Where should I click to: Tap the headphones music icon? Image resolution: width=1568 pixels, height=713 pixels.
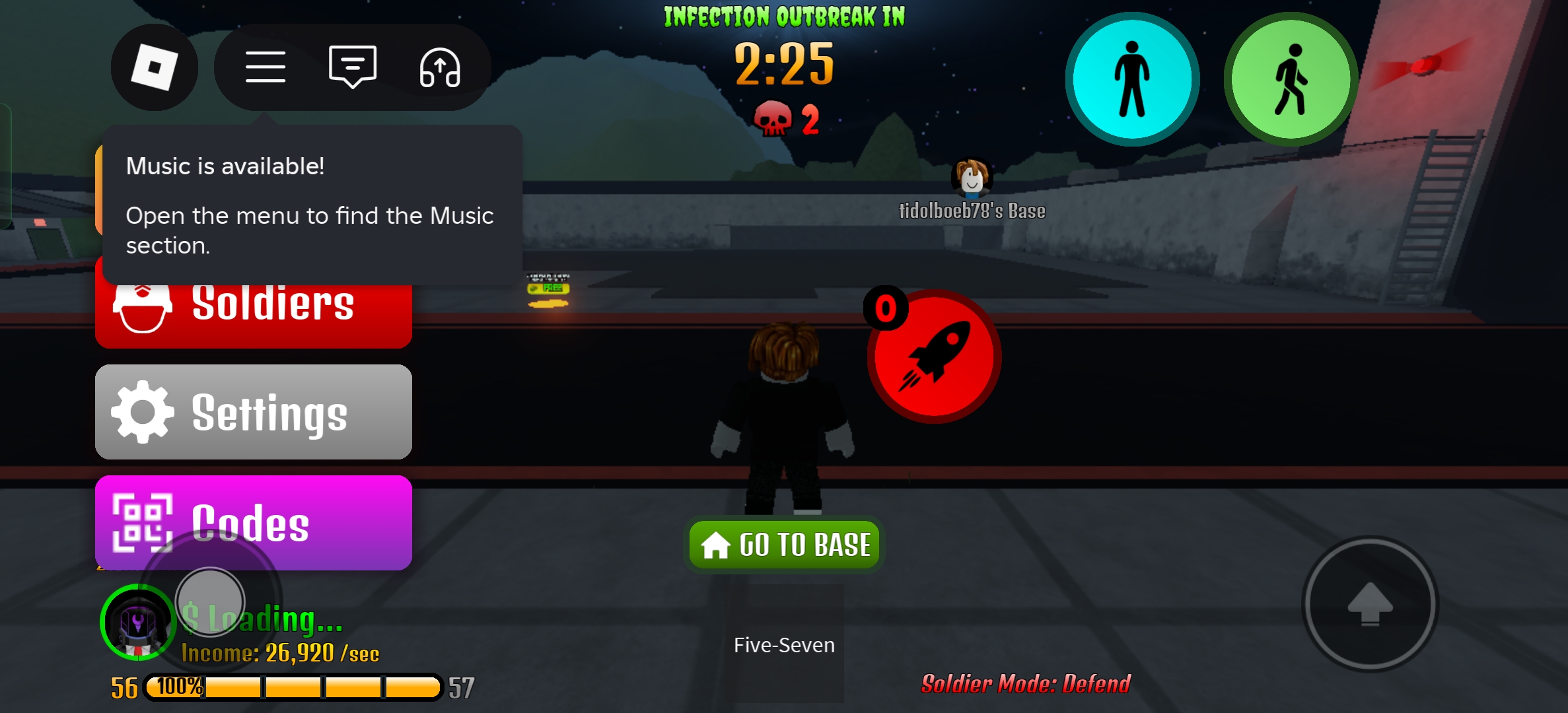click(440, 67)
